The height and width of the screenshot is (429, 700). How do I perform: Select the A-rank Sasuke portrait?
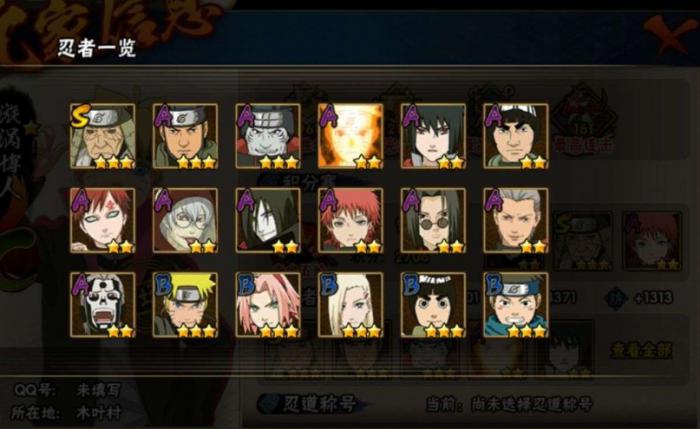click(433, 136)
